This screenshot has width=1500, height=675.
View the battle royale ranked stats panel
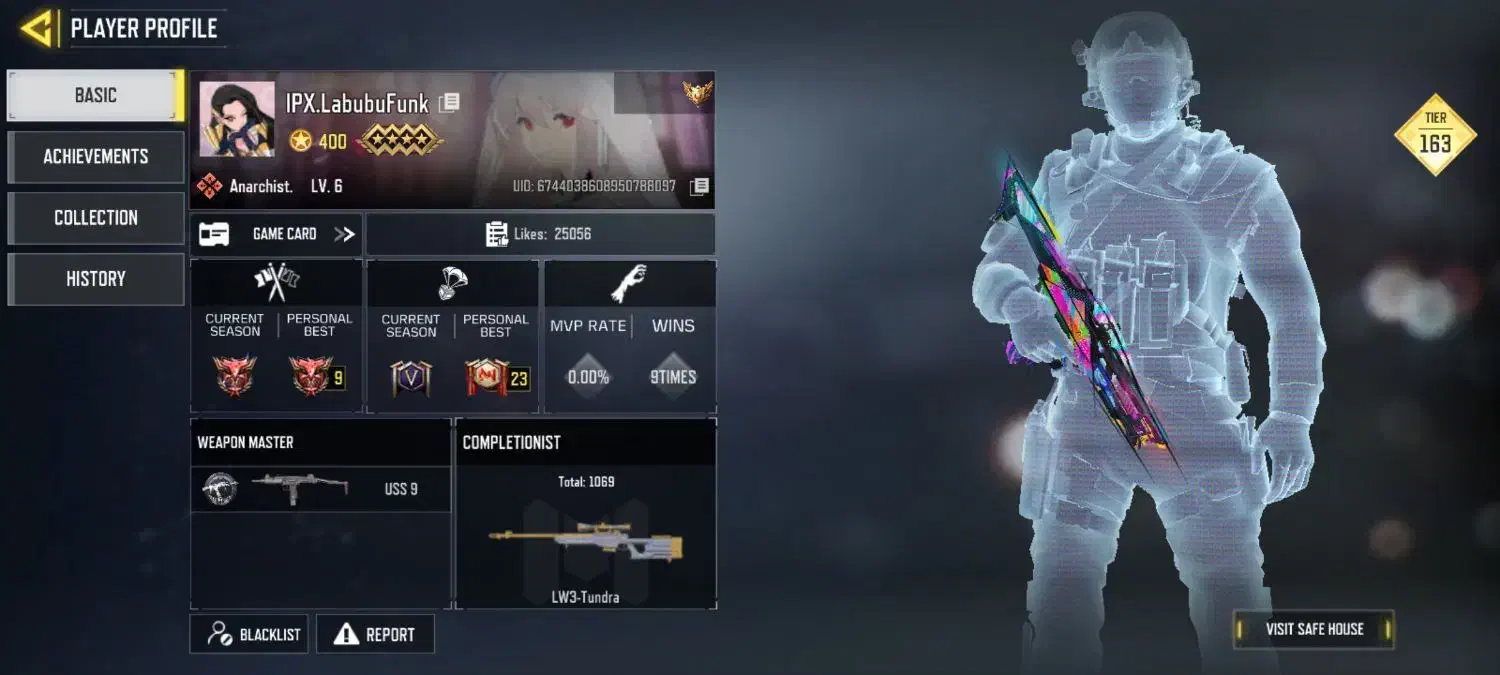coord(453,337)
